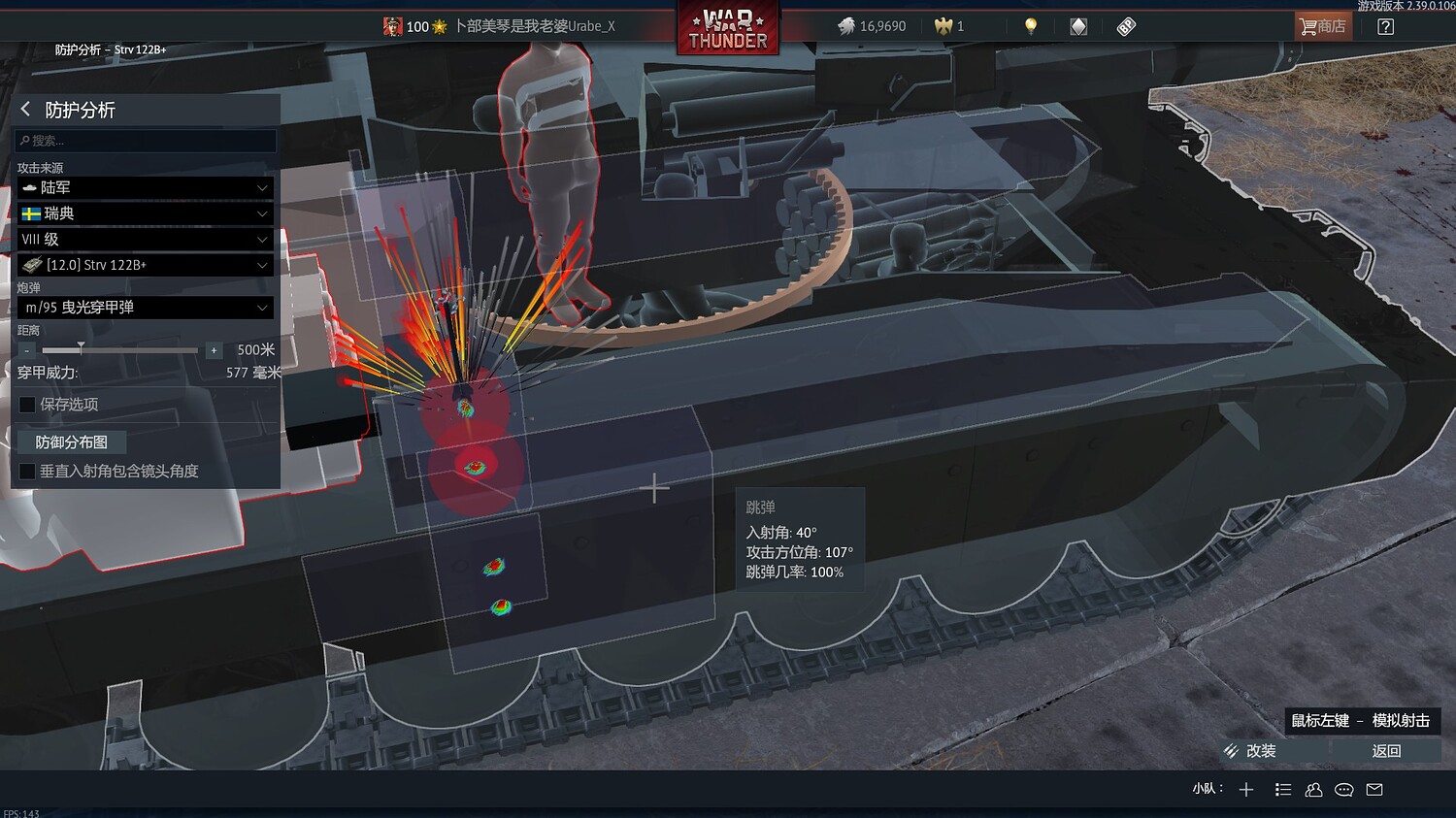Viewport: 1456px width, 818px height.
Task: Click the search input field in protection panel
Action: point(145,141)
